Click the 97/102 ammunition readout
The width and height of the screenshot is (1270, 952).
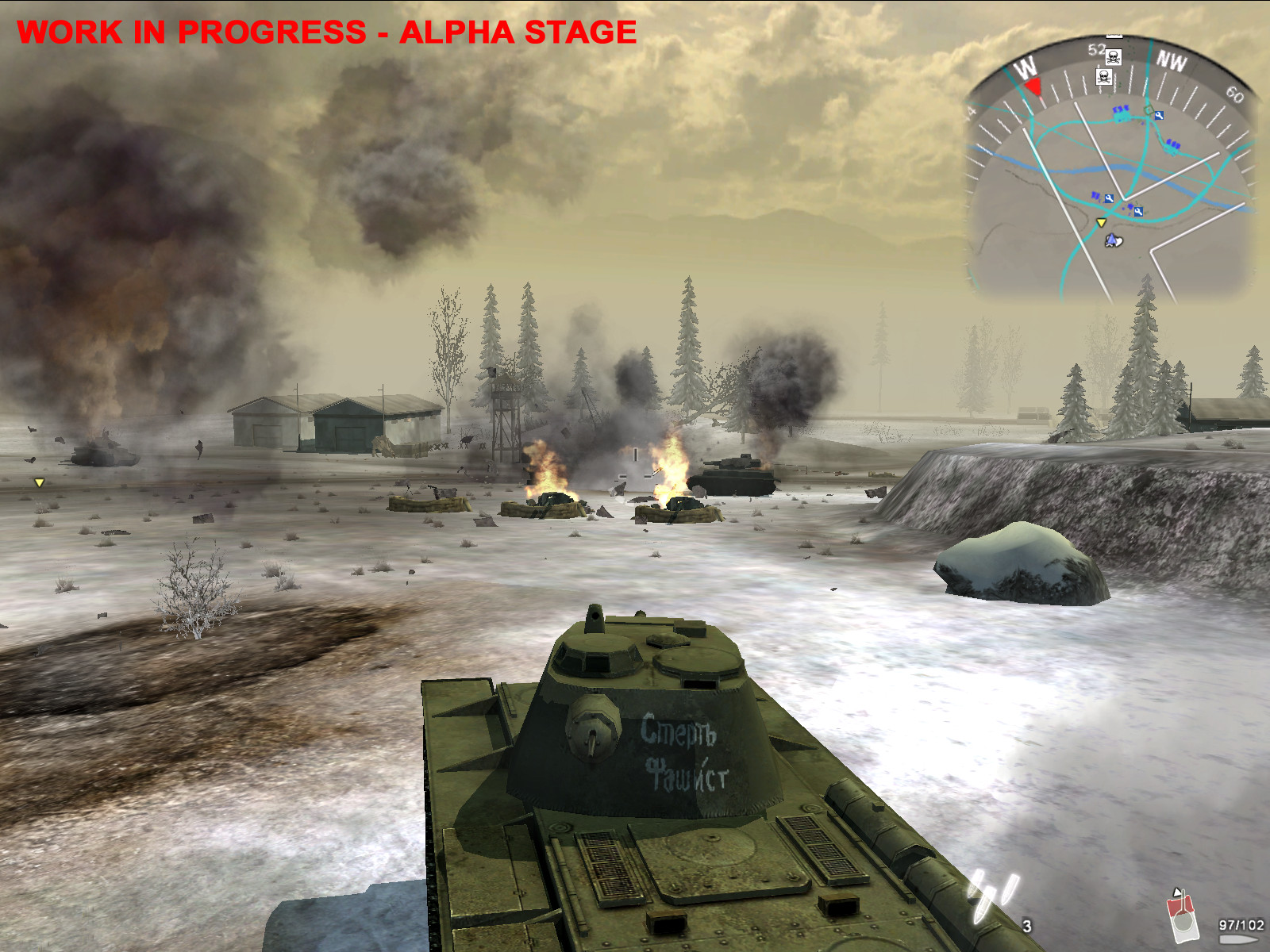click(1241, 924)
